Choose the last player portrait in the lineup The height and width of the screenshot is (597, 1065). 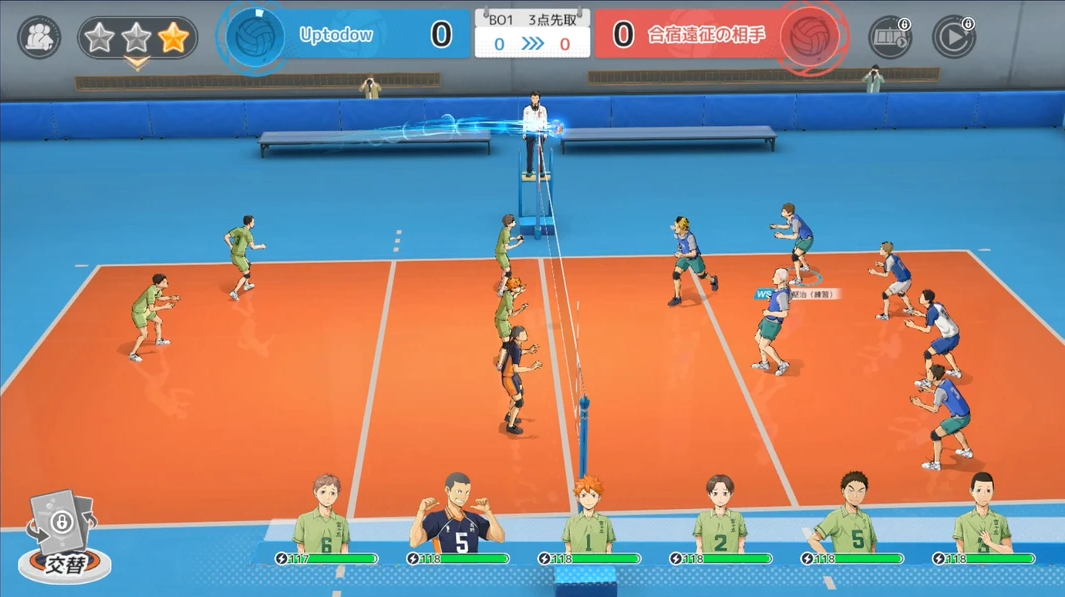point(982,516)
